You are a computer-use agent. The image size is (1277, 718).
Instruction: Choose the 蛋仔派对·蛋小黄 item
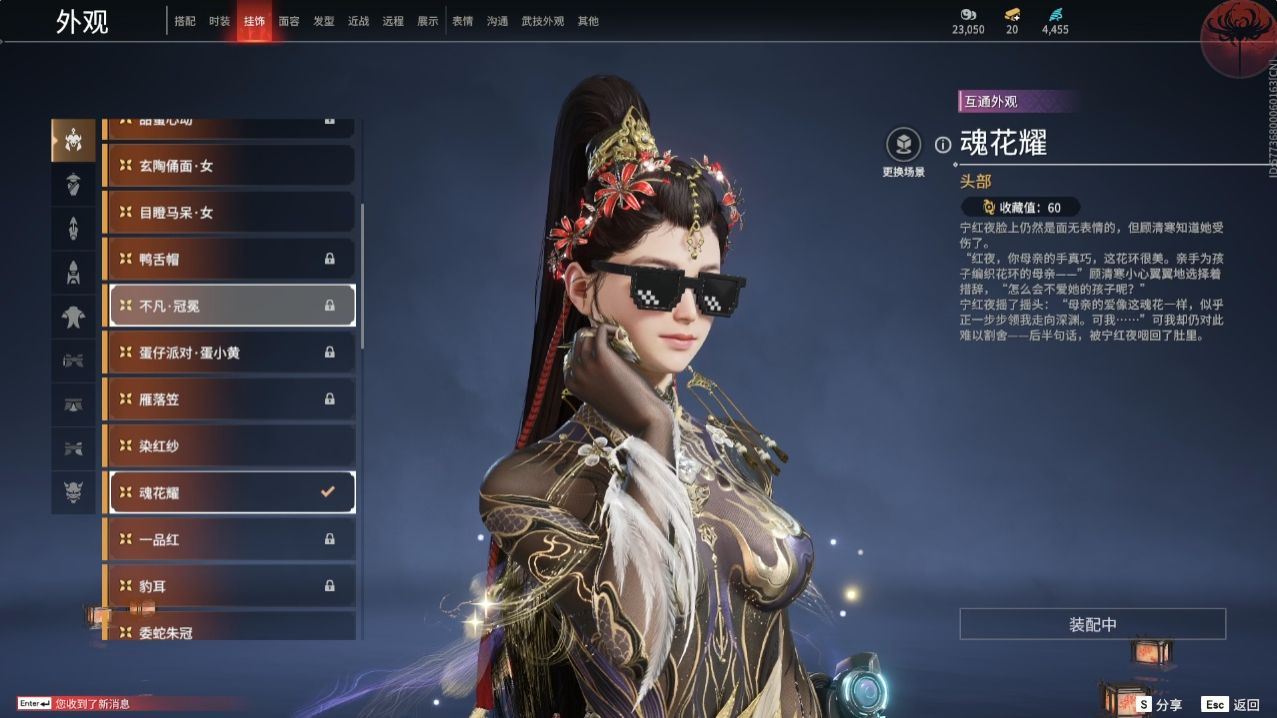[229, 352]
